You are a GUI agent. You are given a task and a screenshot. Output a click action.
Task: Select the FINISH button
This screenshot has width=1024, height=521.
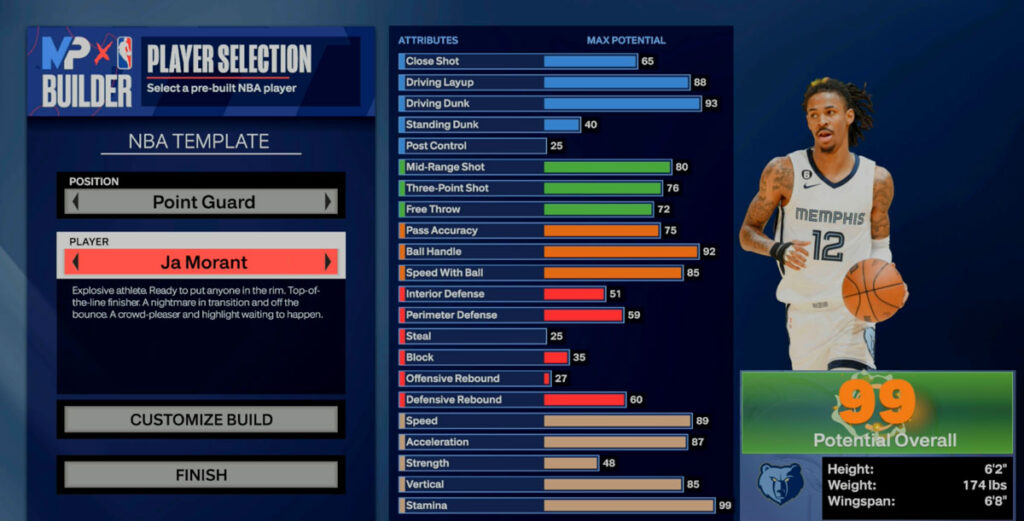201,475
